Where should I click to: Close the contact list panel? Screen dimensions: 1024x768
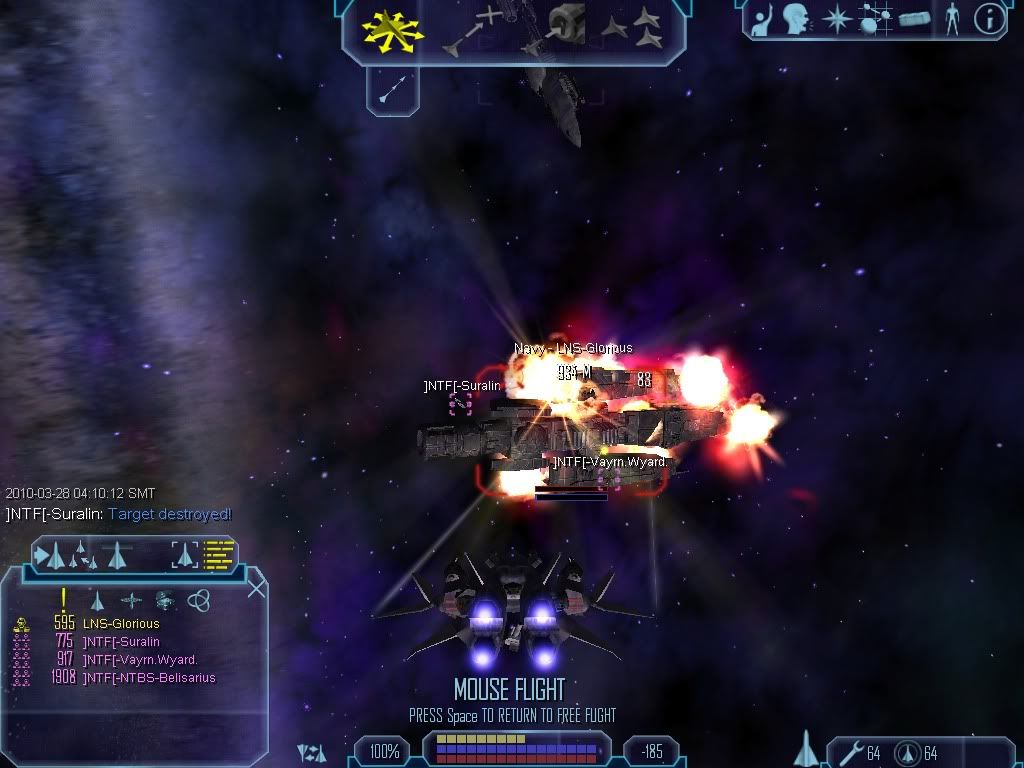click(x=256, y=588)
